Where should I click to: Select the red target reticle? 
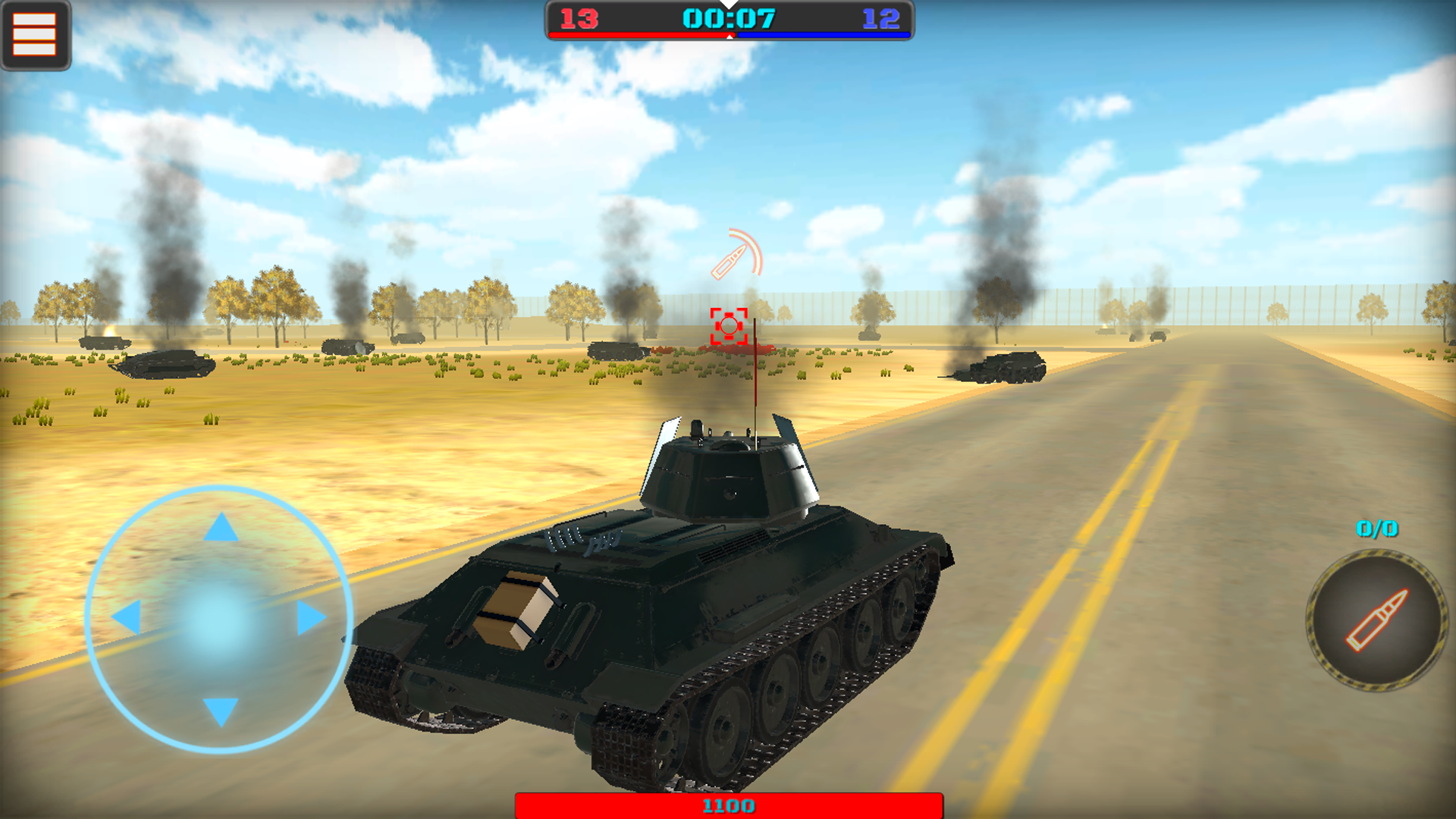(729, 326)
